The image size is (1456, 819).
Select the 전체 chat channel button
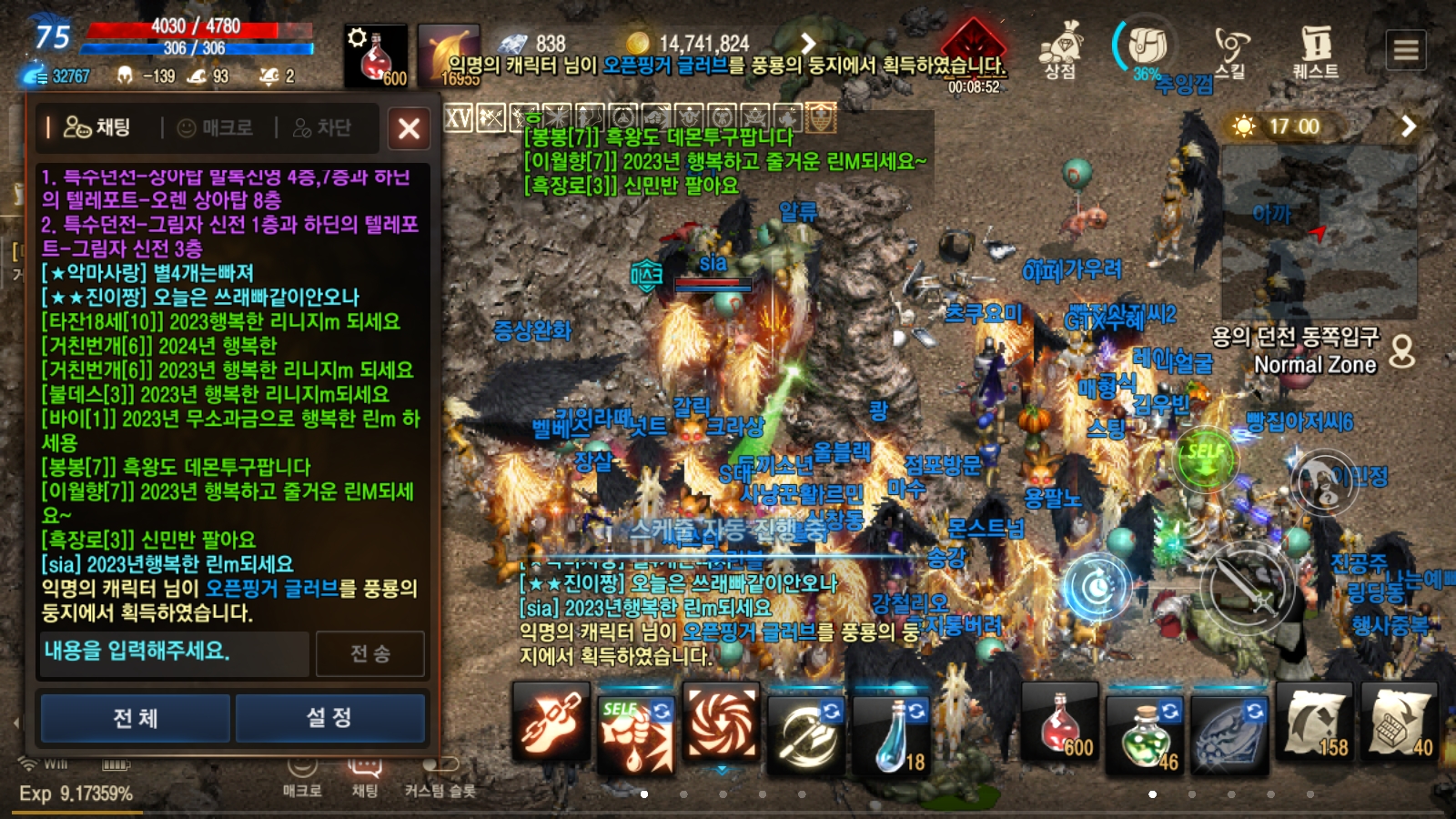tap(136, 718)
